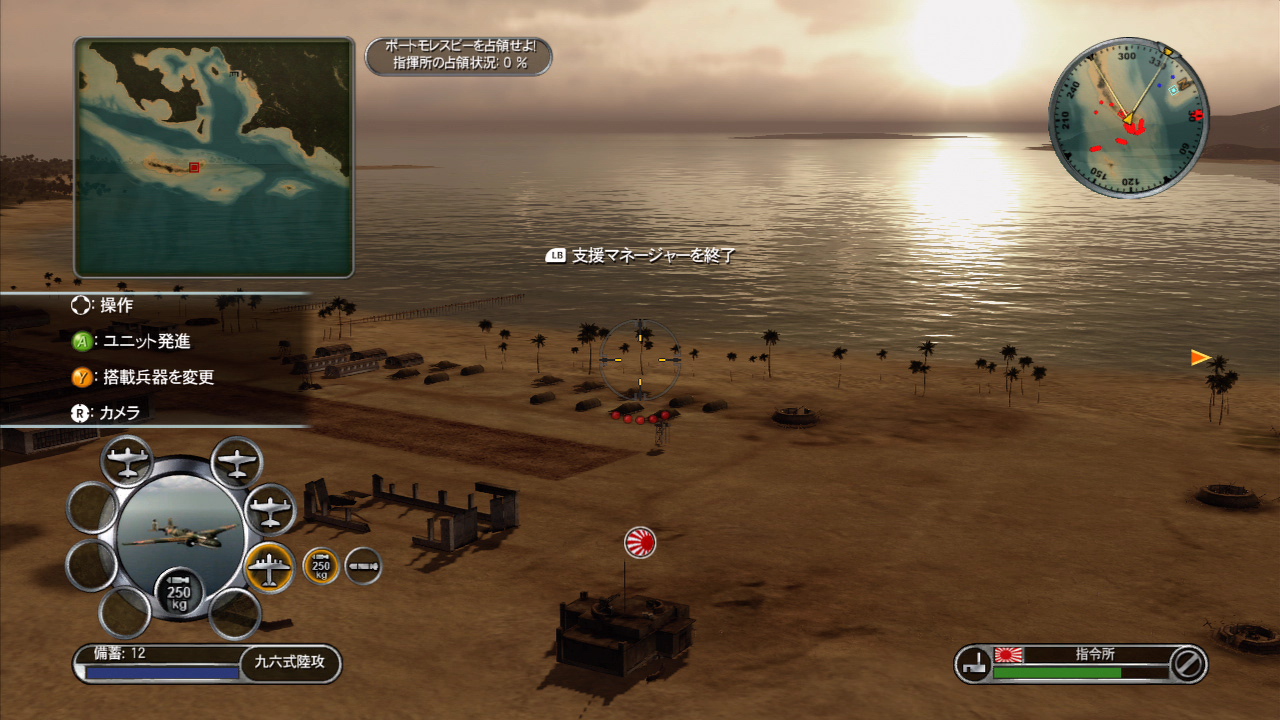The image size is (1280, 720).
Task: Click the bomber preview portrait
Action: tap(180, 530)
